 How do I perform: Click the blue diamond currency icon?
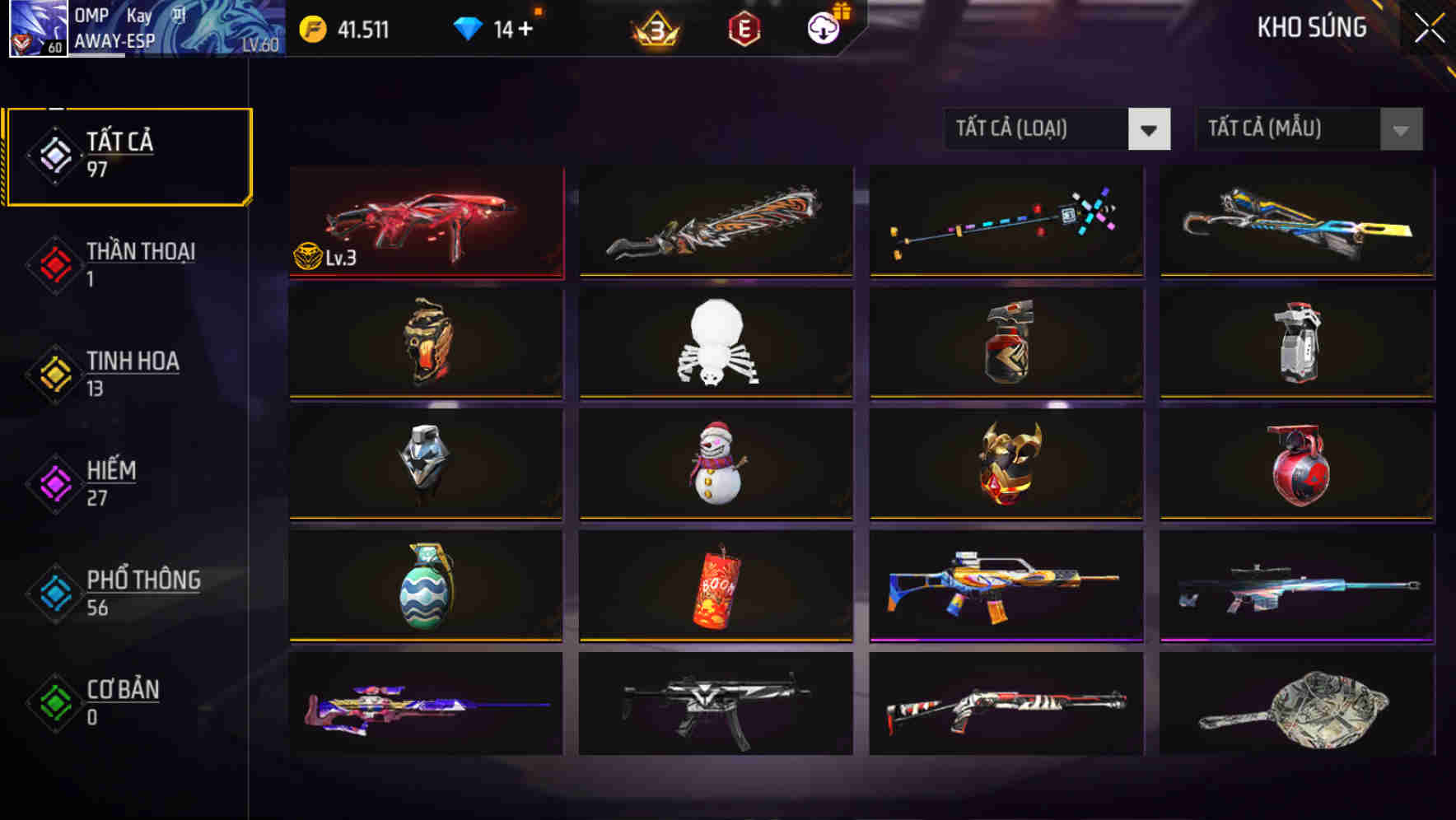click(x=469, y=27)
